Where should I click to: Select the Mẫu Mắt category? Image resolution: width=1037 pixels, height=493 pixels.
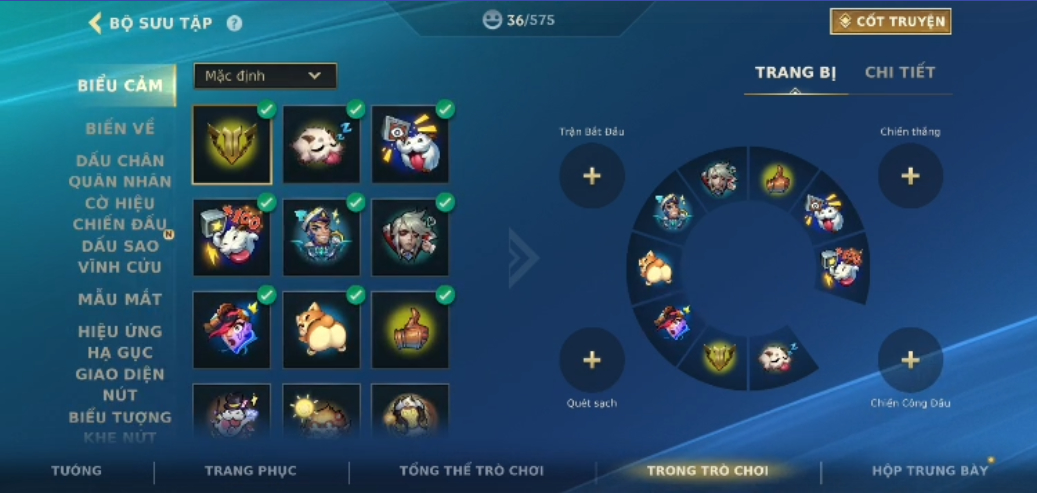[120, 299]
